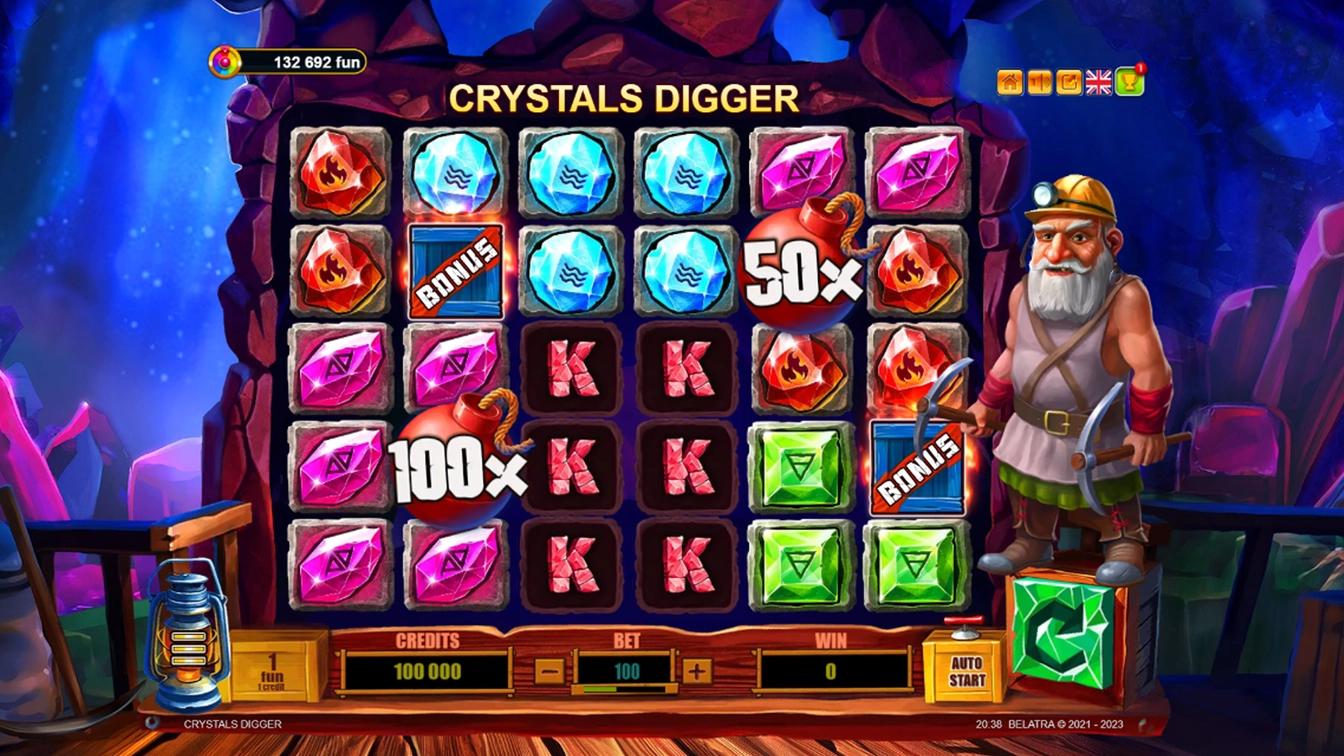Click the UK flag to change language
This screenshot has width=1344, height=756.
(1098, 82)
